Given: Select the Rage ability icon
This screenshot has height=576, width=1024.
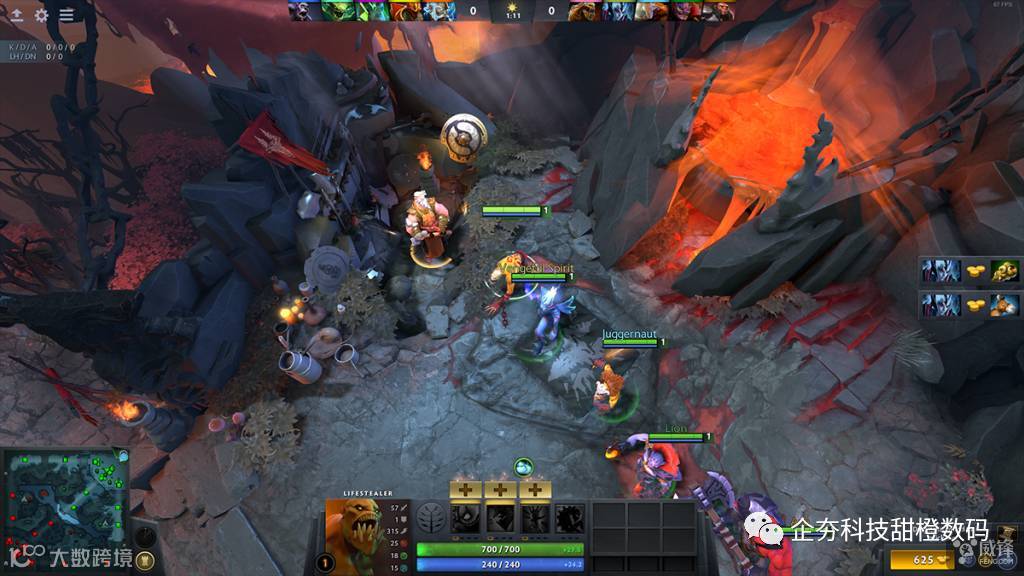Looking at the screenshot, I should click(465, 518).
